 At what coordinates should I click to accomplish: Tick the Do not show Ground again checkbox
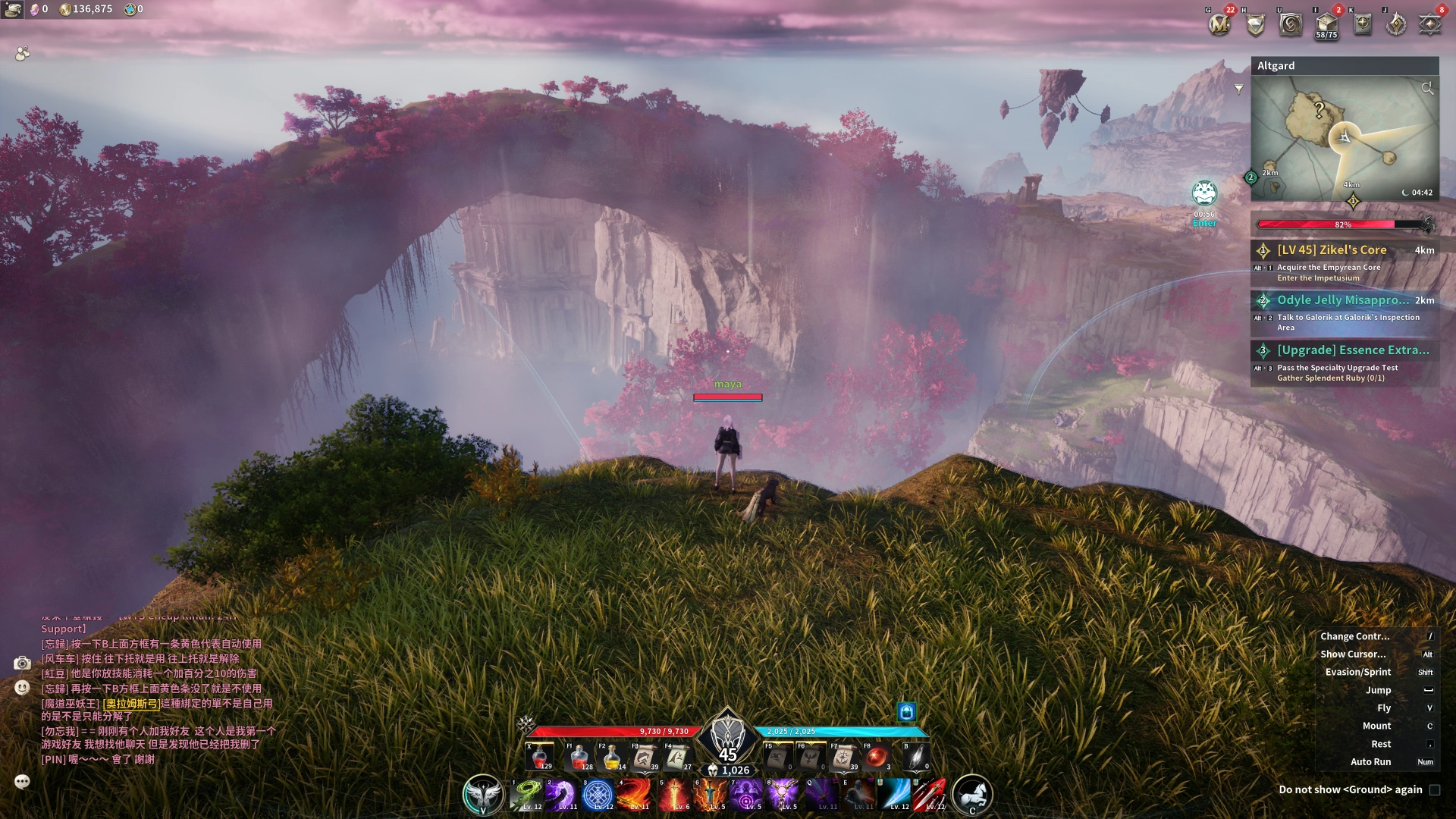click(x=1434, y=789)
